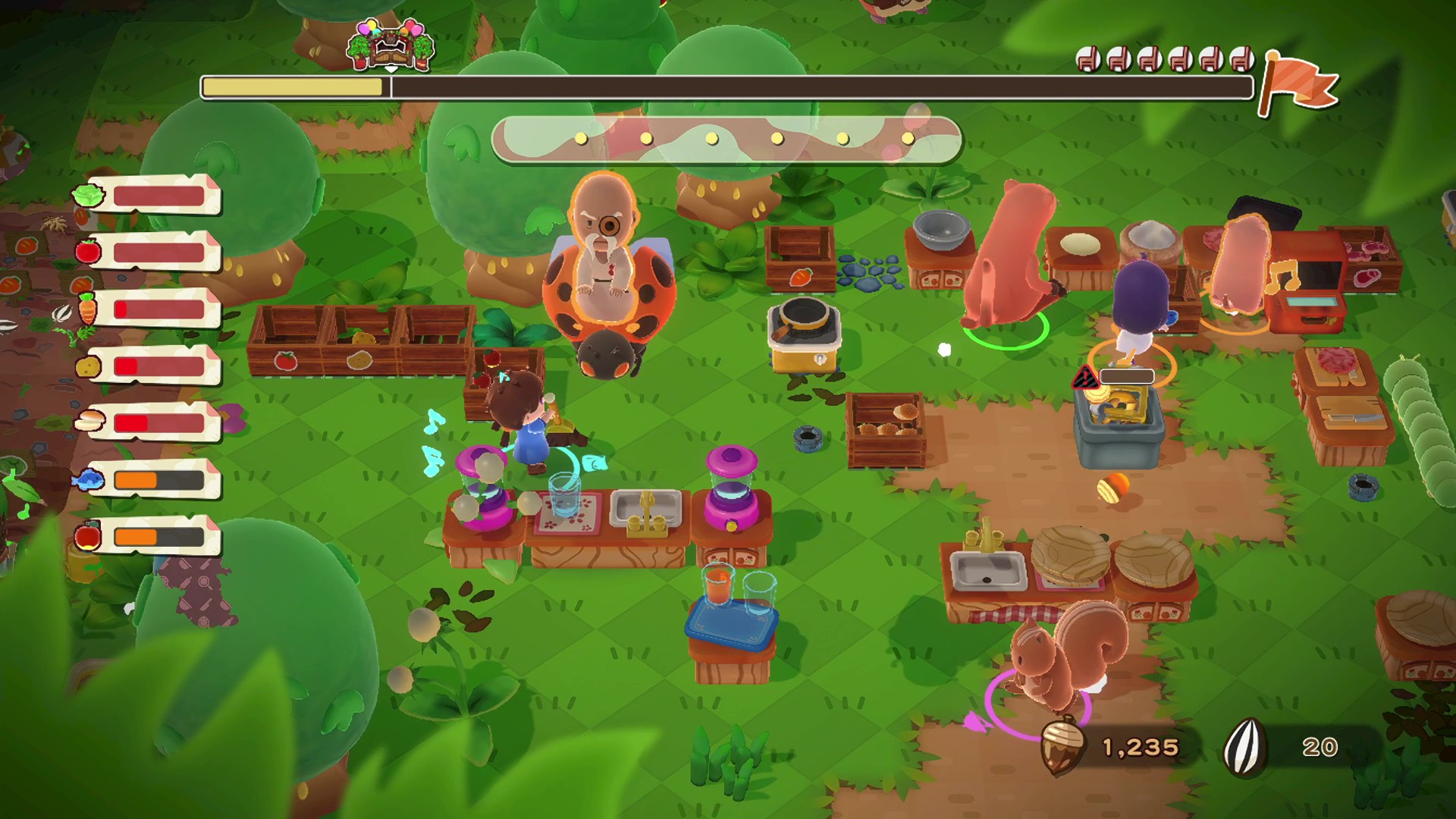Click the apple jam jar icon
Screen dimensions: 1456x819
88,535
